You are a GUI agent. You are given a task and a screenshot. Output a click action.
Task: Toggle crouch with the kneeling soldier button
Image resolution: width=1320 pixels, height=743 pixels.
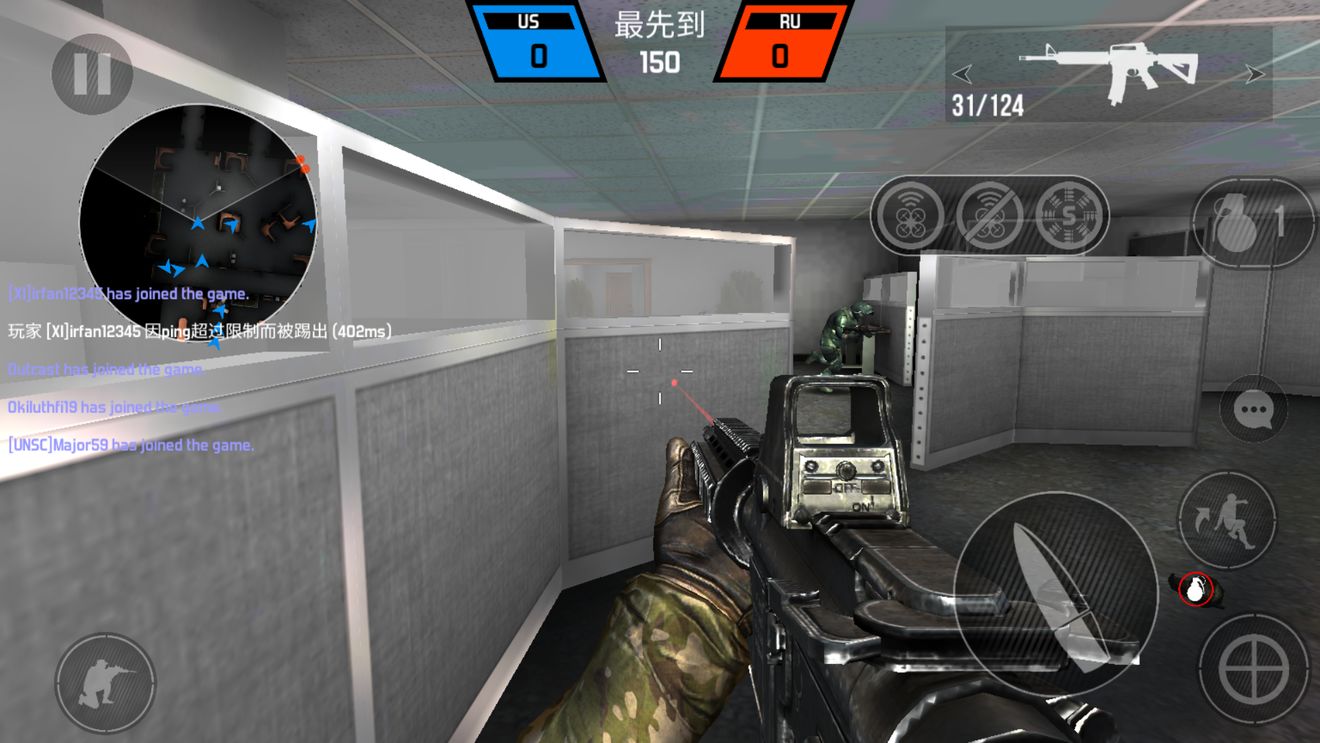[x=105, y=683]
